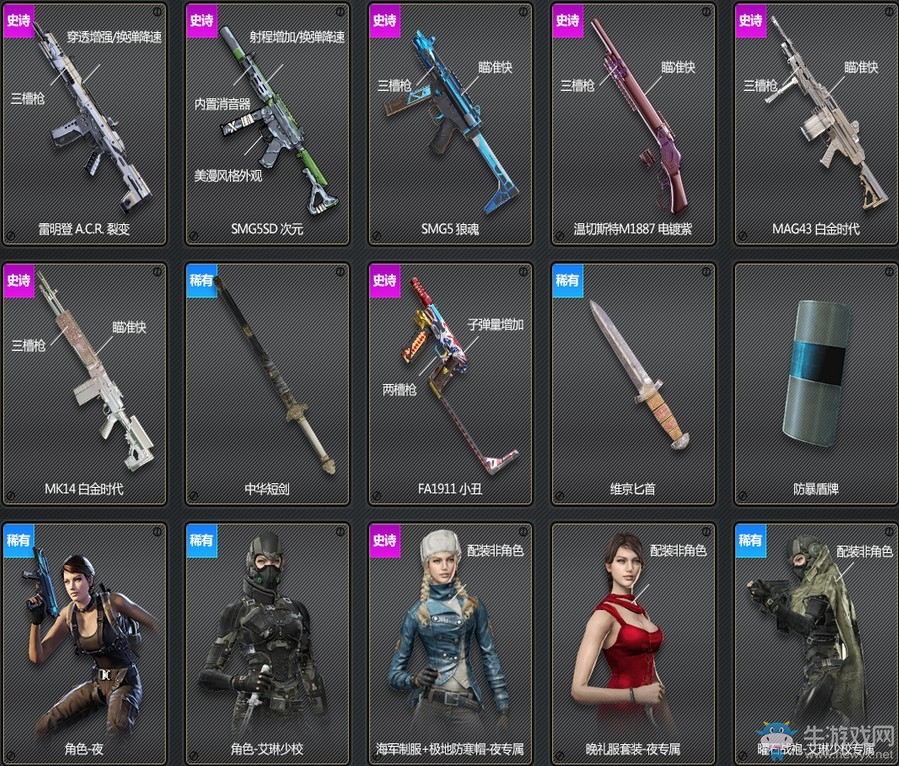Select the 晚礼服套装 red dress card
The height and width of the screenshot is (766, 899).
(633, 642)
